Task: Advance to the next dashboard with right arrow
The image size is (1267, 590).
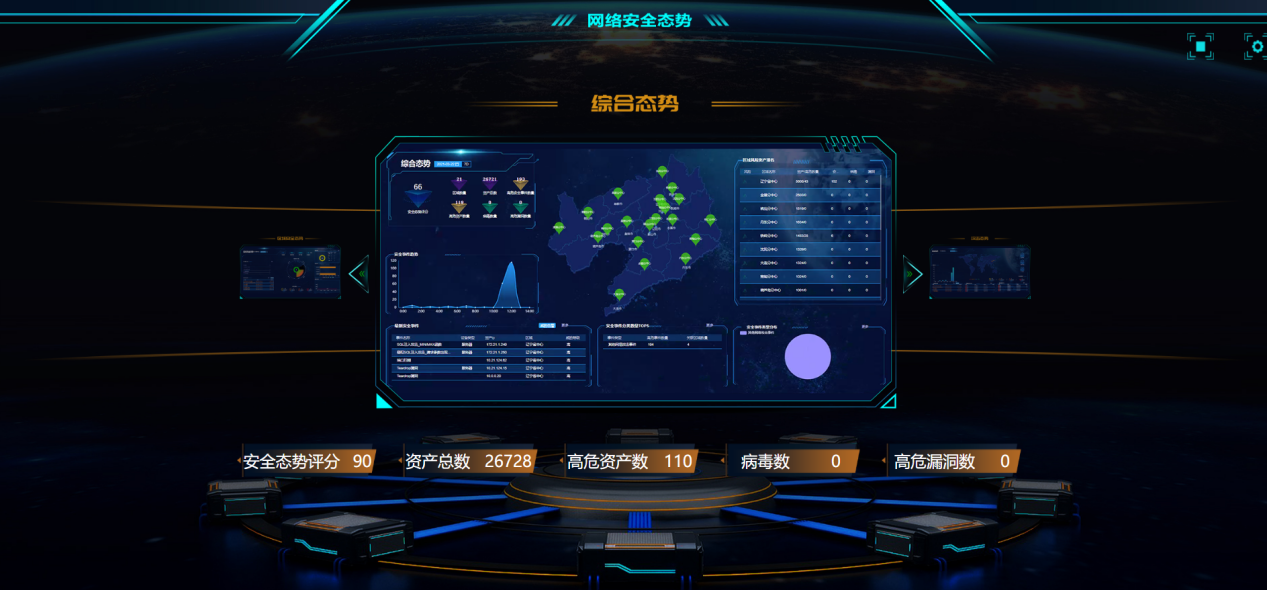Action: [911, 273]
